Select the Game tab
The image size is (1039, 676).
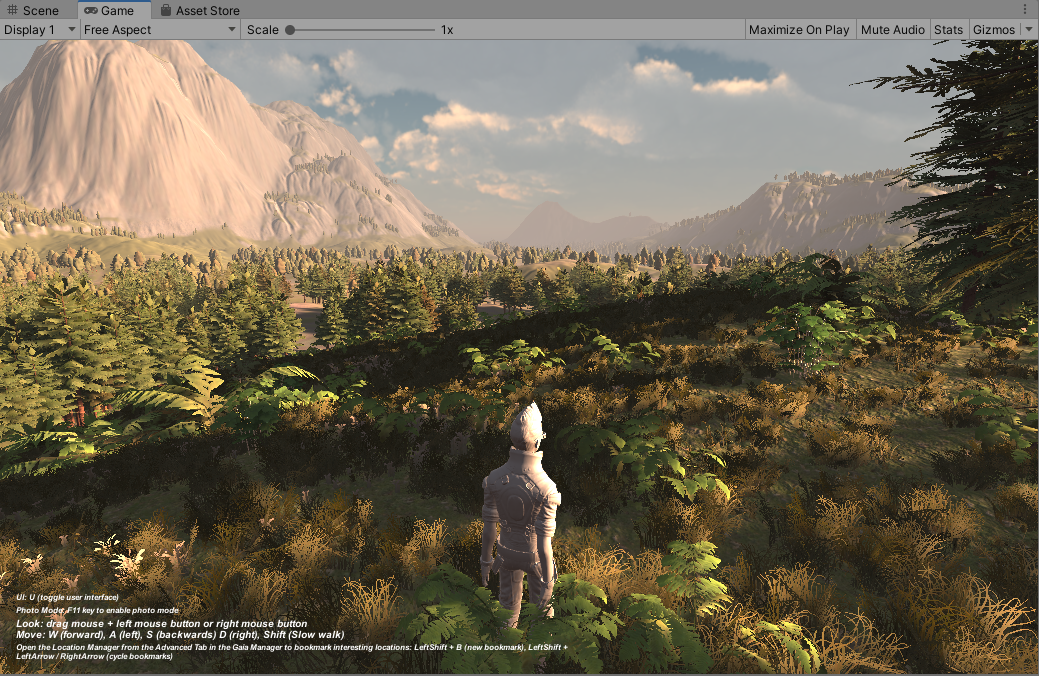point(108,10)
